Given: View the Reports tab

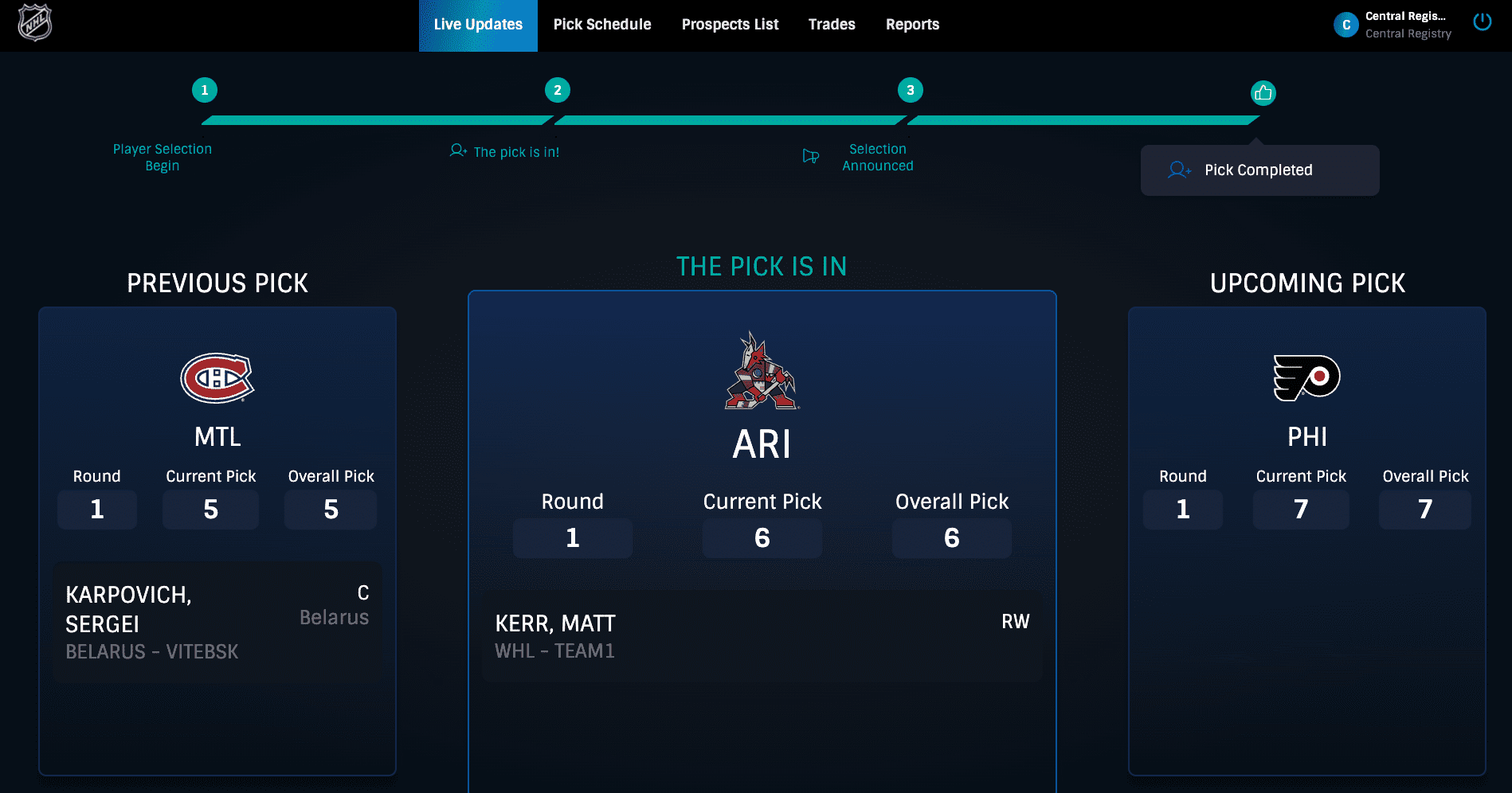Looking at the screenshot, I should (912, 25).
